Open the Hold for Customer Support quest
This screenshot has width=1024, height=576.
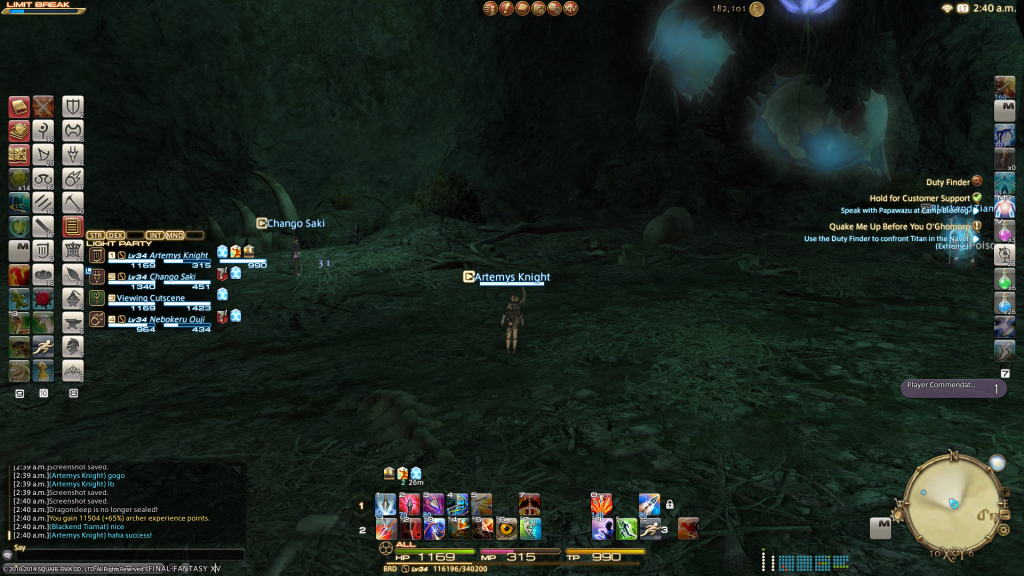[x=920, y=198]
